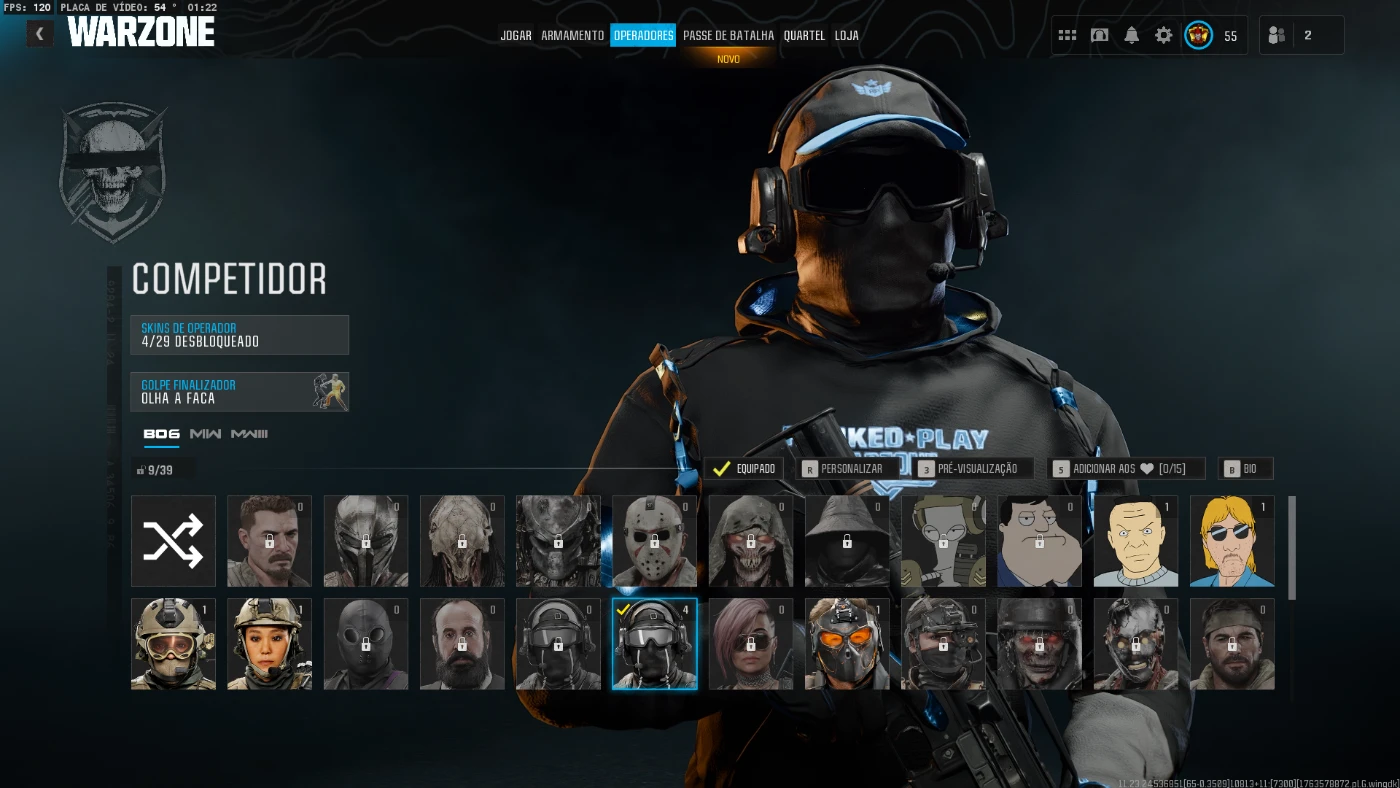The width and height of the screenshot is (1400, 788).
Task: Switch to the MWIII operators filter
Action: point(249,434)
